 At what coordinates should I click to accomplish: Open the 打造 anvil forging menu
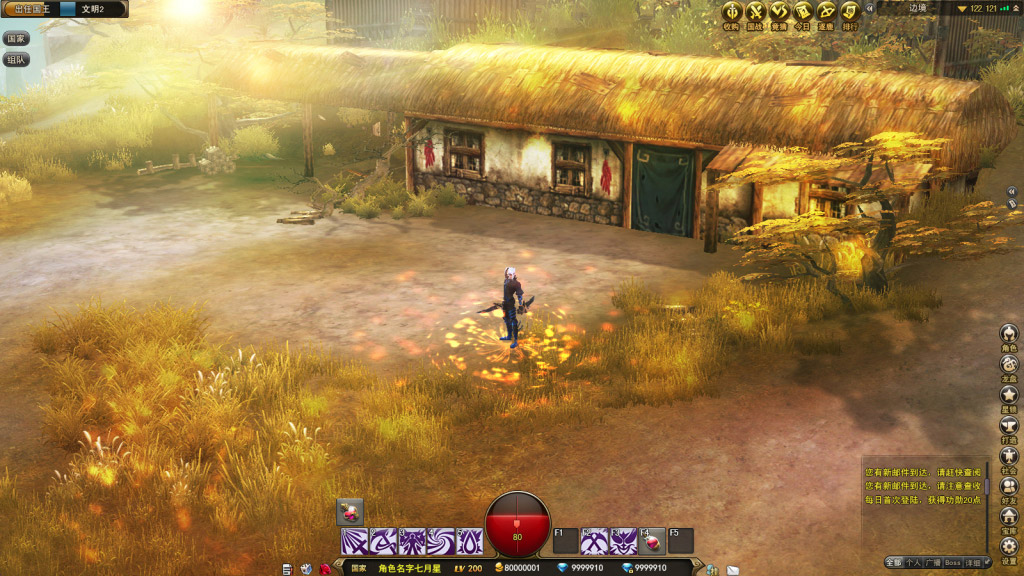tap(1009, 426)
